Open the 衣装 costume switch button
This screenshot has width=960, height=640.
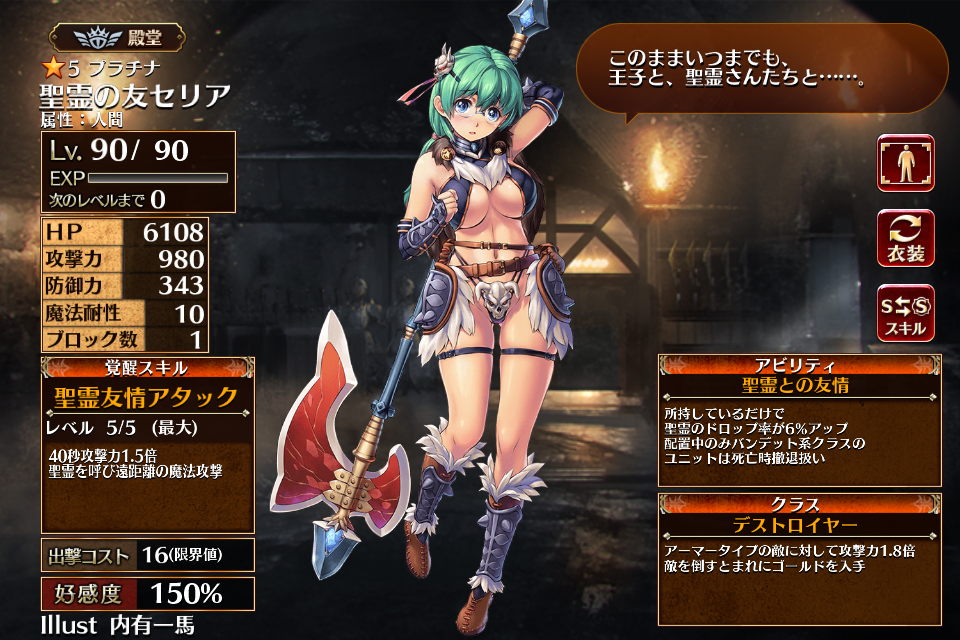[906, 238]
